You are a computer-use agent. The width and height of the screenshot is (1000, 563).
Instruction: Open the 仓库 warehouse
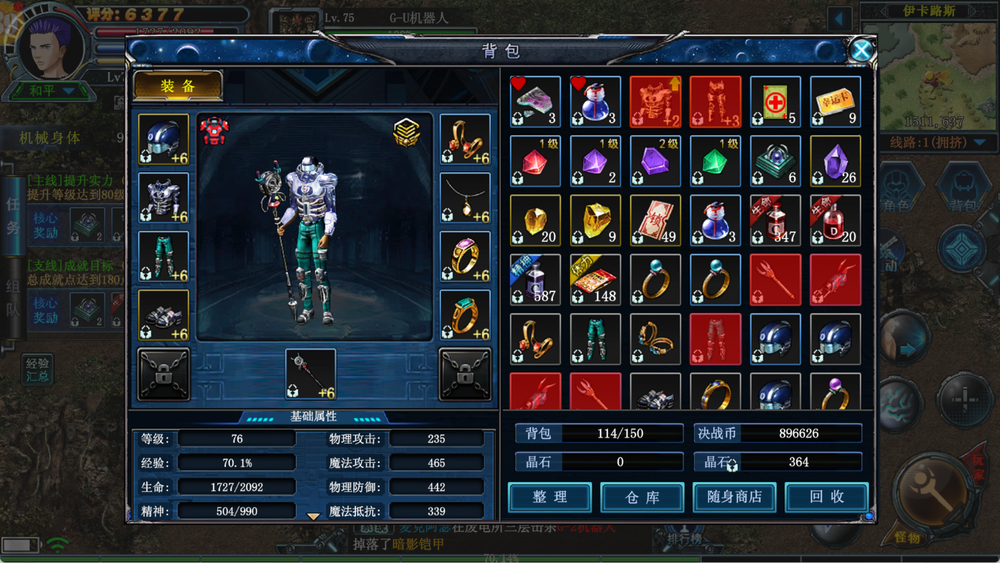[642, 497]
